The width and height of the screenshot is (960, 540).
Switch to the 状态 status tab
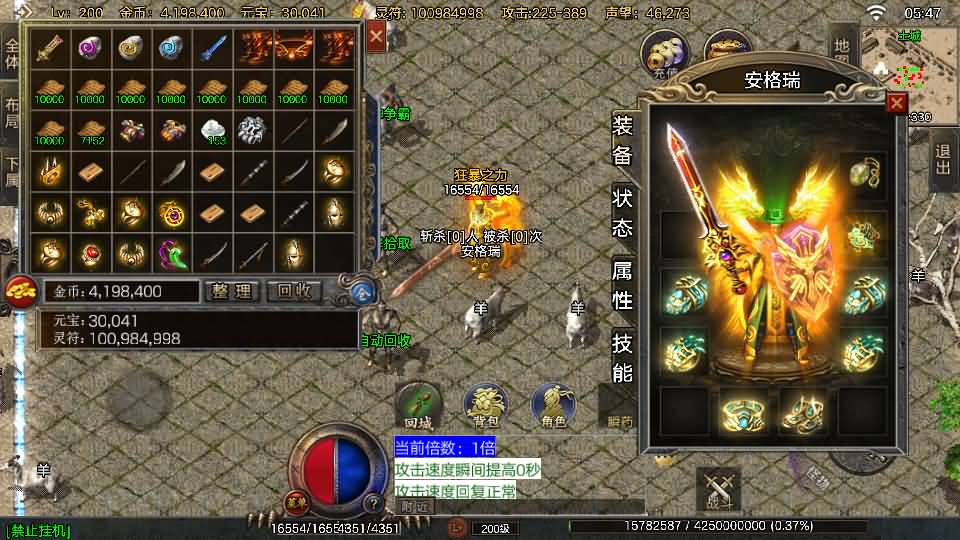point(622,212)
